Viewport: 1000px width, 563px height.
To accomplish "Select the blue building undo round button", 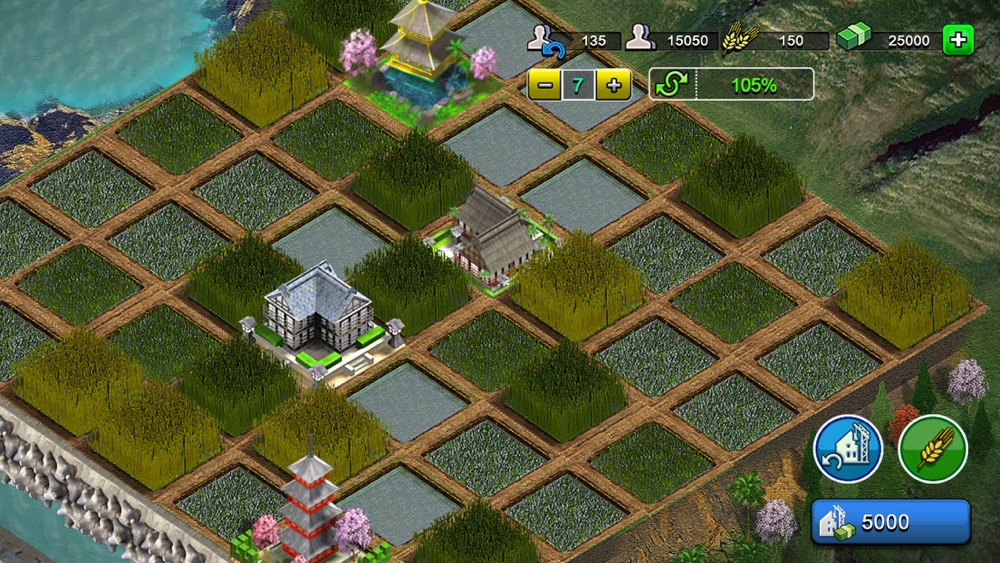I will coord(848,449).
